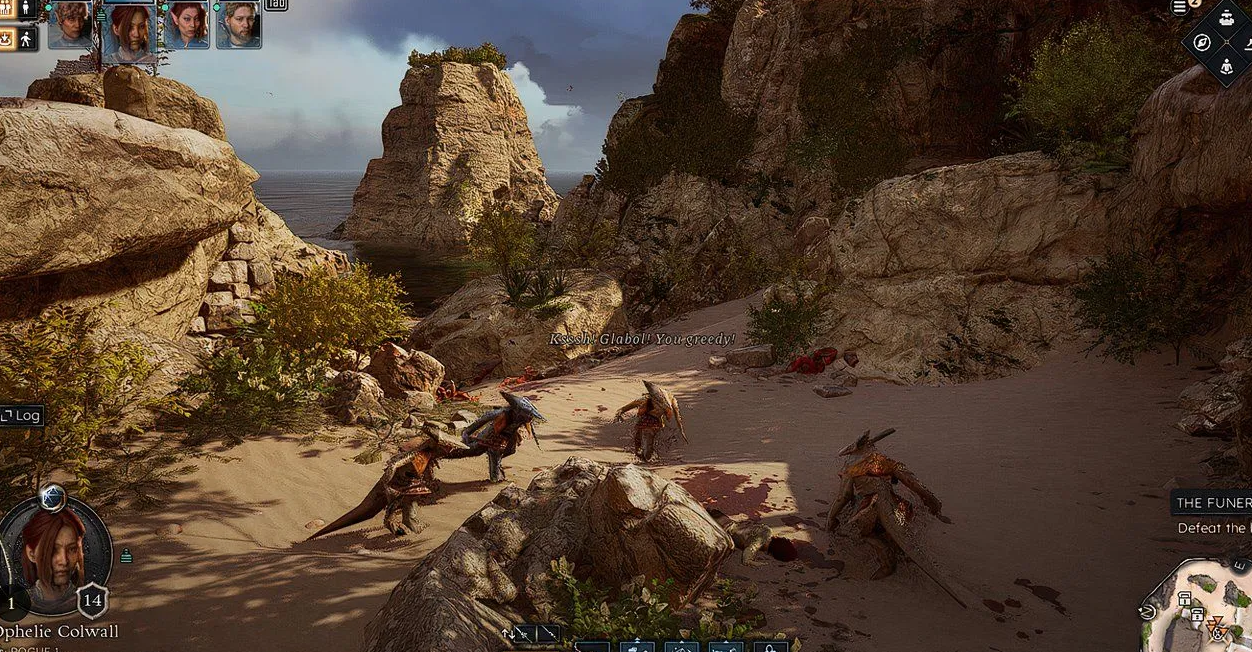Click Ophelie Colwall's large character portrait
The width and height of the screenshot is (1252, 652).
[54, 555]
